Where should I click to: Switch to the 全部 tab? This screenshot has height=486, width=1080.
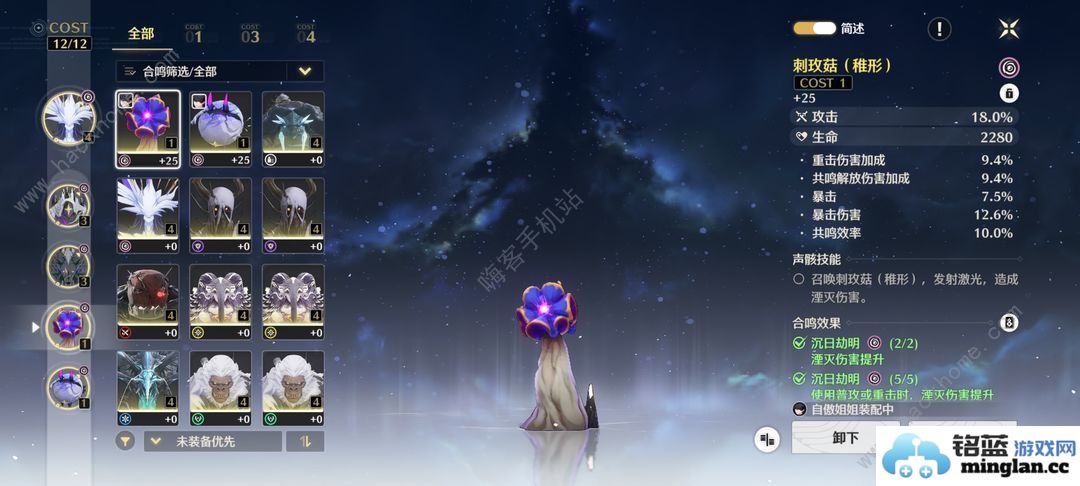click(x=141, y=33)
